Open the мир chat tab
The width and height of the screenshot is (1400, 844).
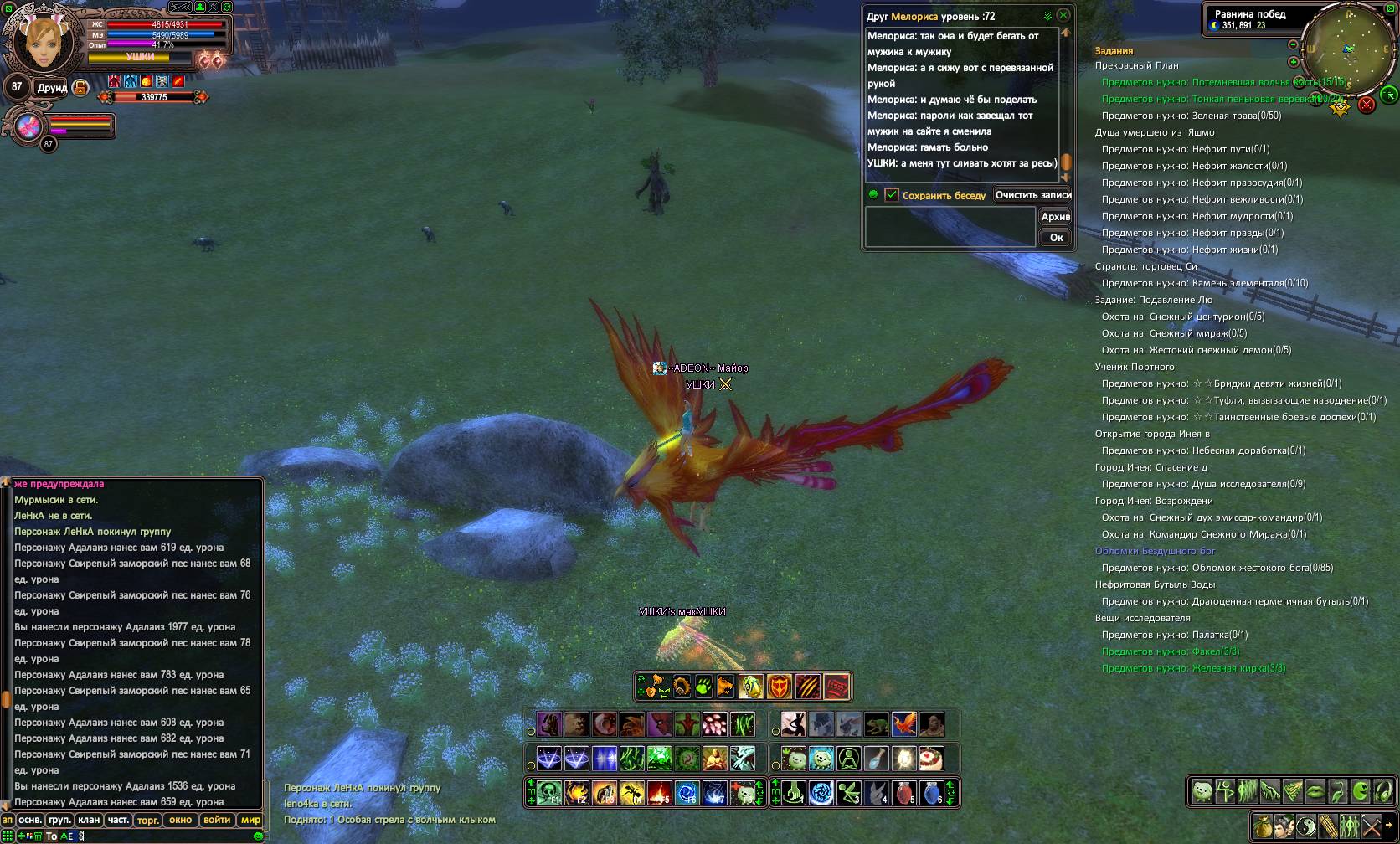[250, 820]
